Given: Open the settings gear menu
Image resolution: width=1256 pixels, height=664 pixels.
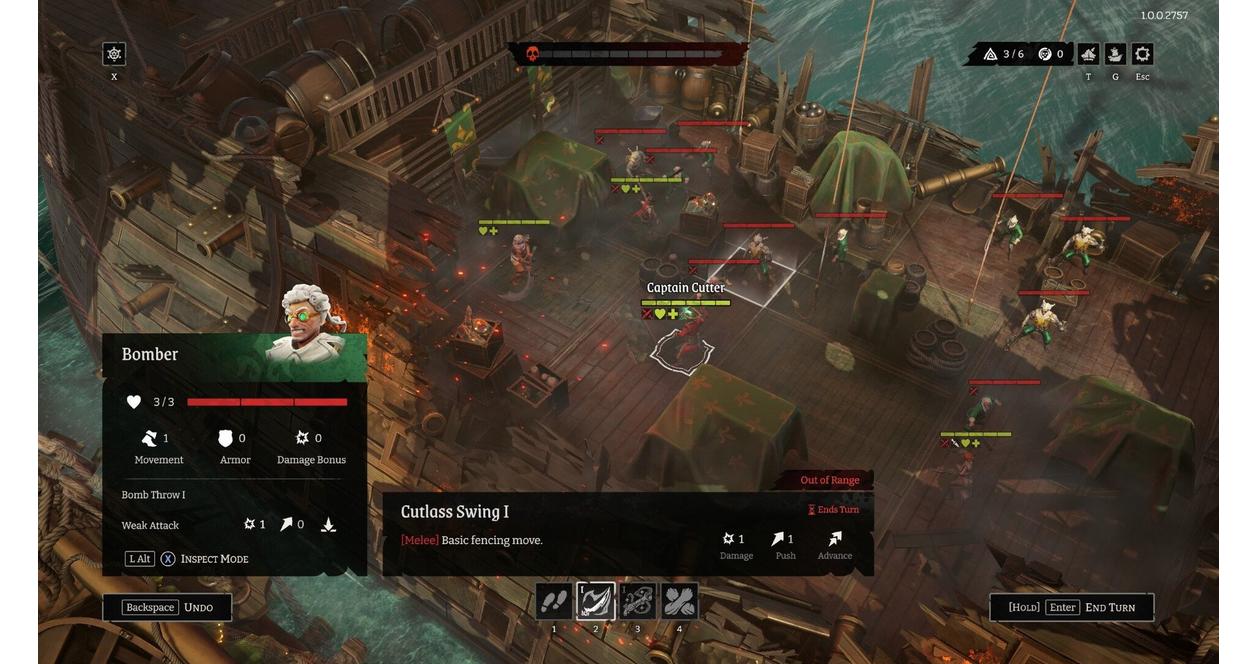Looking at the screenshot, I should click(x=1142, y=54).
